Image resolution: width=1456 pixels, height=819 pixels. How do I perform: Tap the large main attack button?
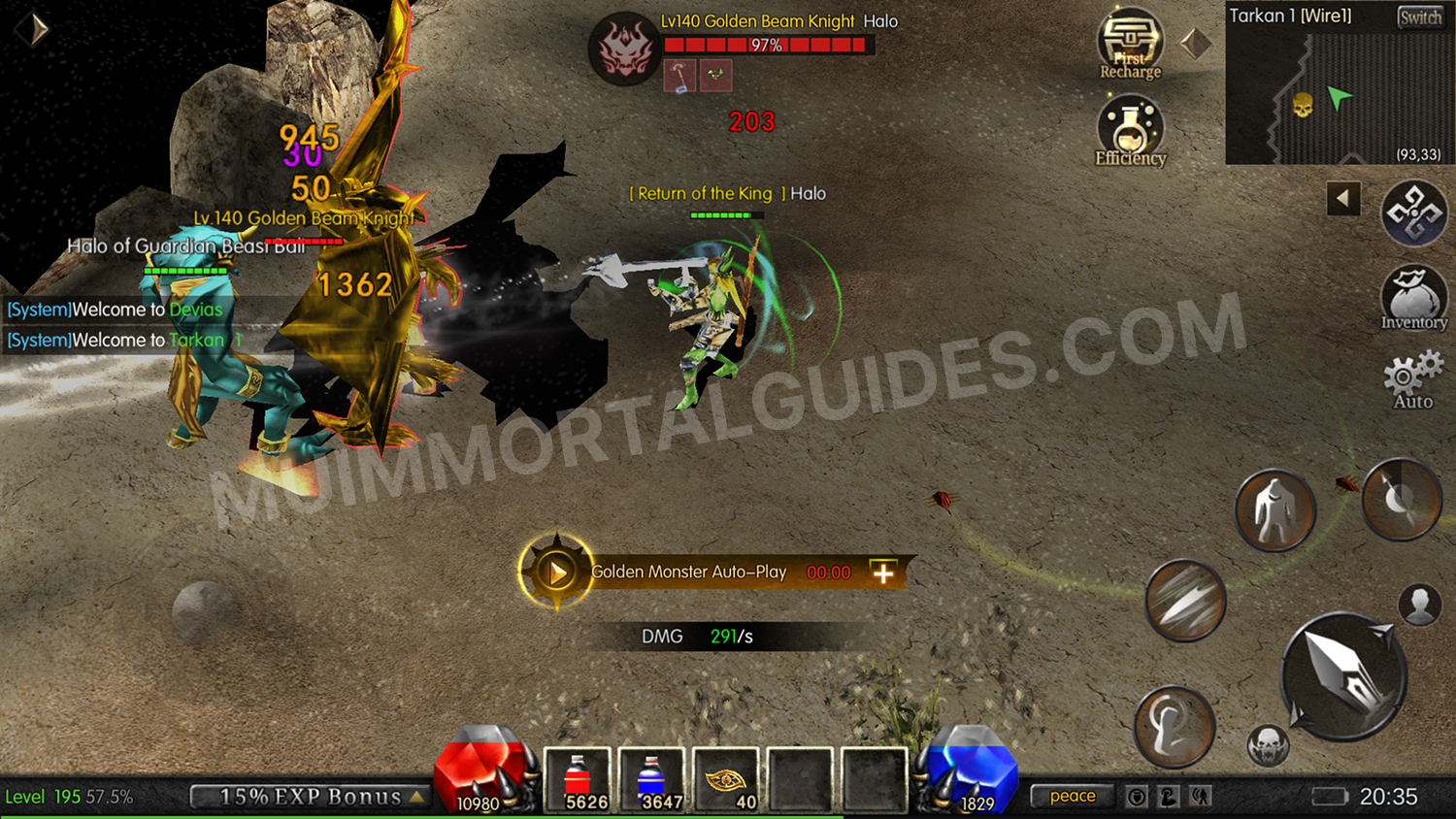click(x=1344, y=679)
